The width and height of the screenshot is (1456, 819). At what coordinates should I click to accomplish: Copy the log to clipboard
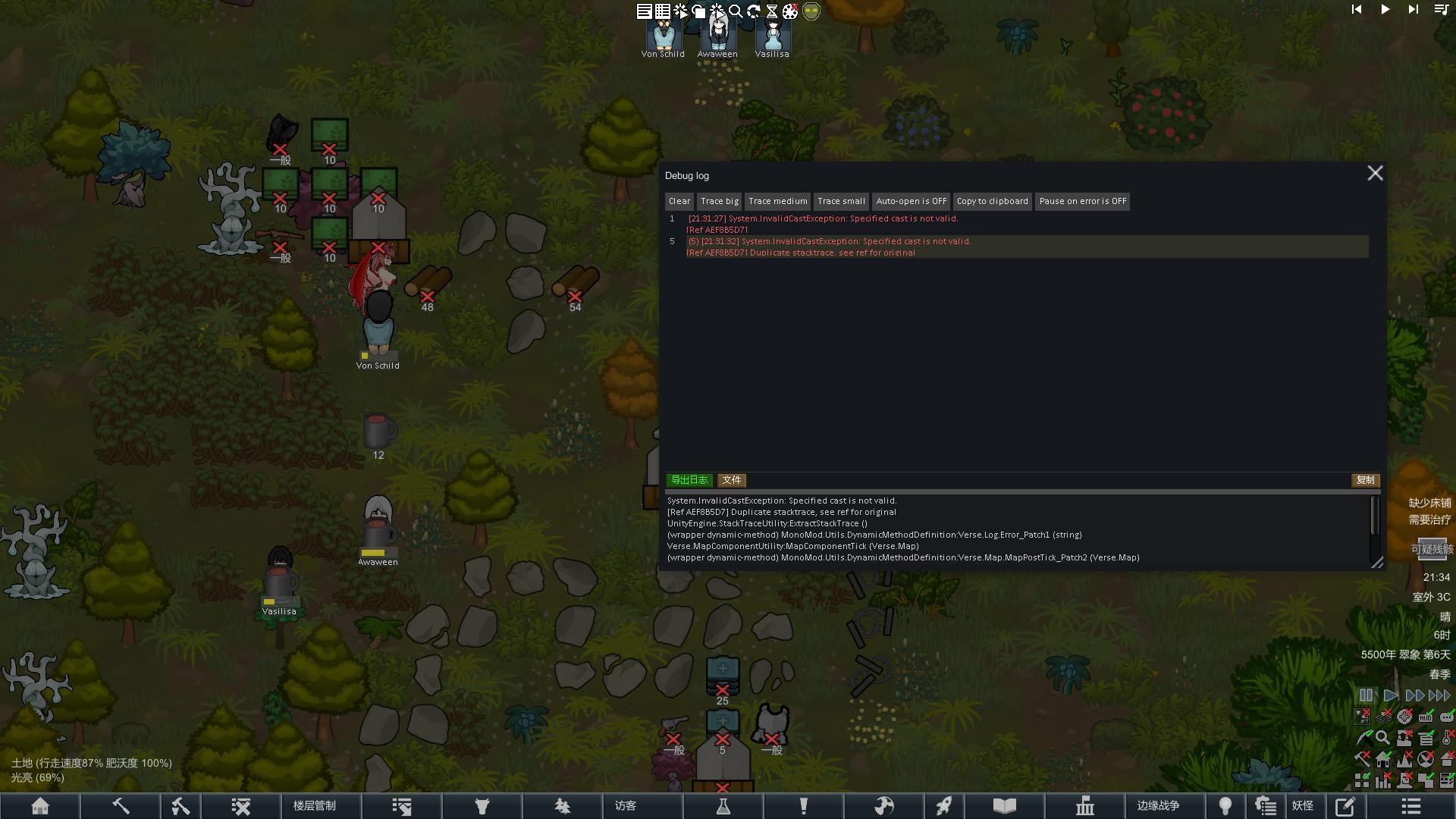click(x=992, y=202)
